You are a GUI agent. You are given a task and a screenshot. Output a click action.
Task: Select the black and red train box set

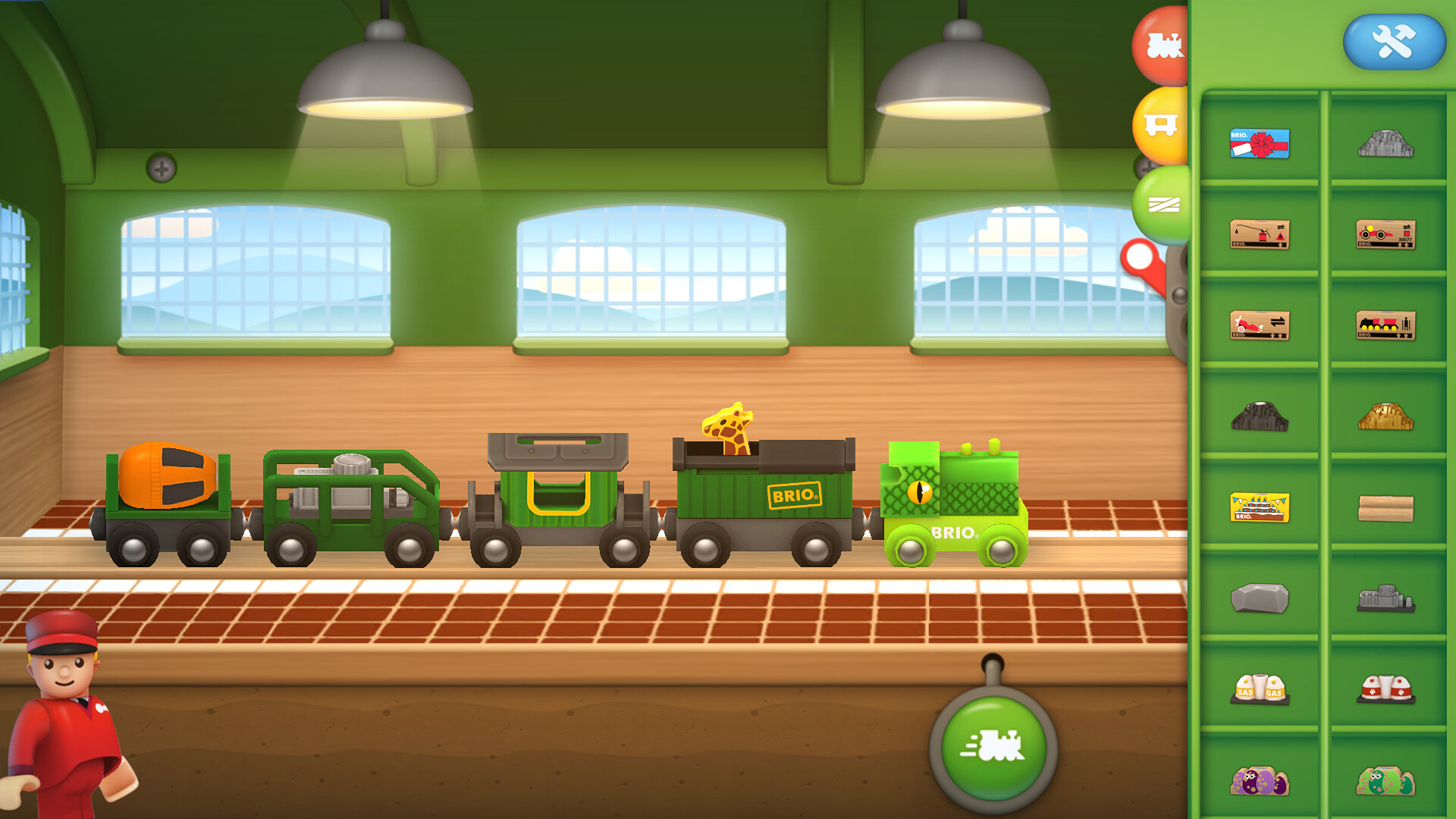(x=1385, y=325)
